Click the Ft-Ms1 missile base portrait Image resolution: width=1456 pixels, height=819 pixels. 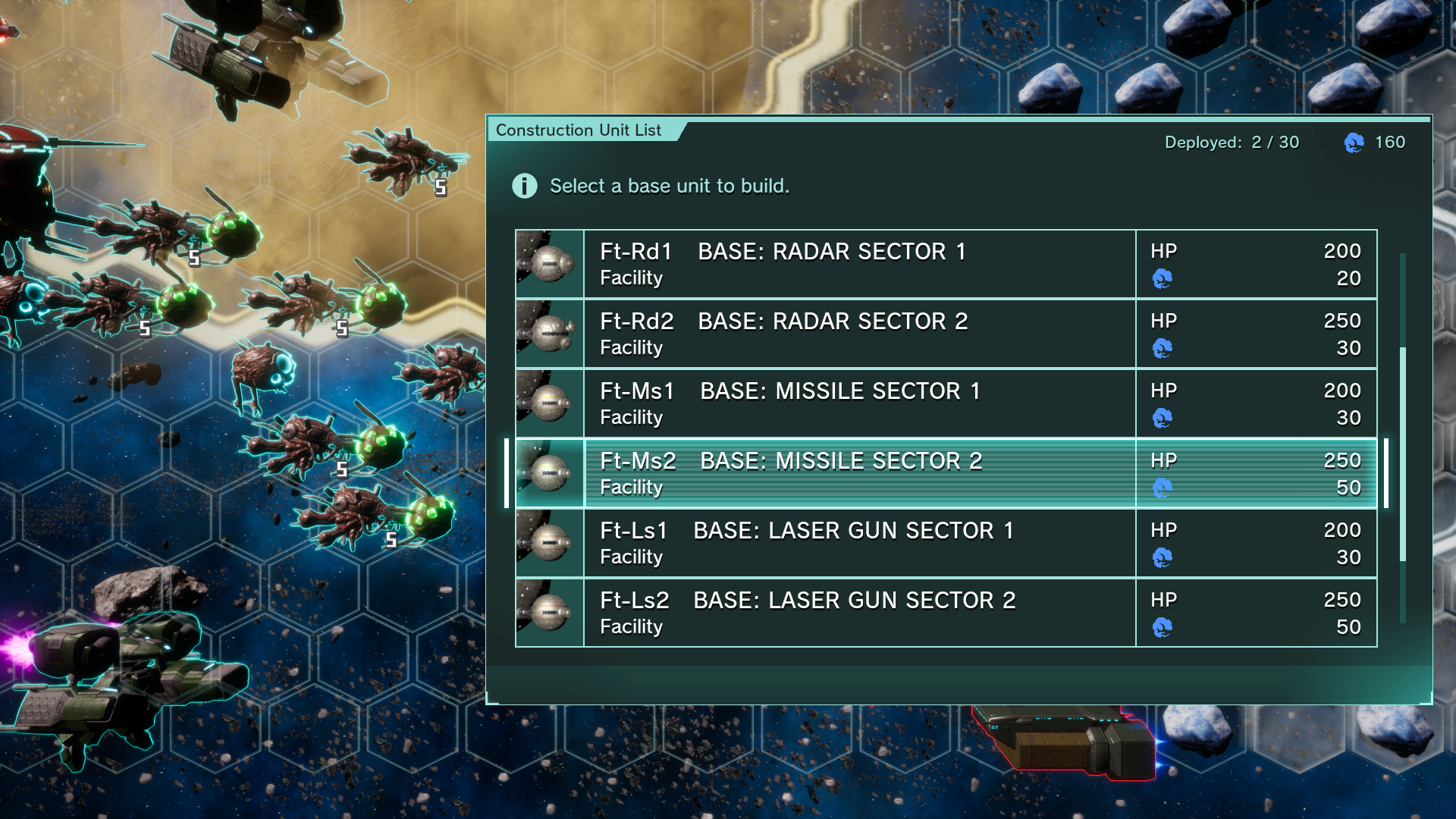tap(549, 403)
